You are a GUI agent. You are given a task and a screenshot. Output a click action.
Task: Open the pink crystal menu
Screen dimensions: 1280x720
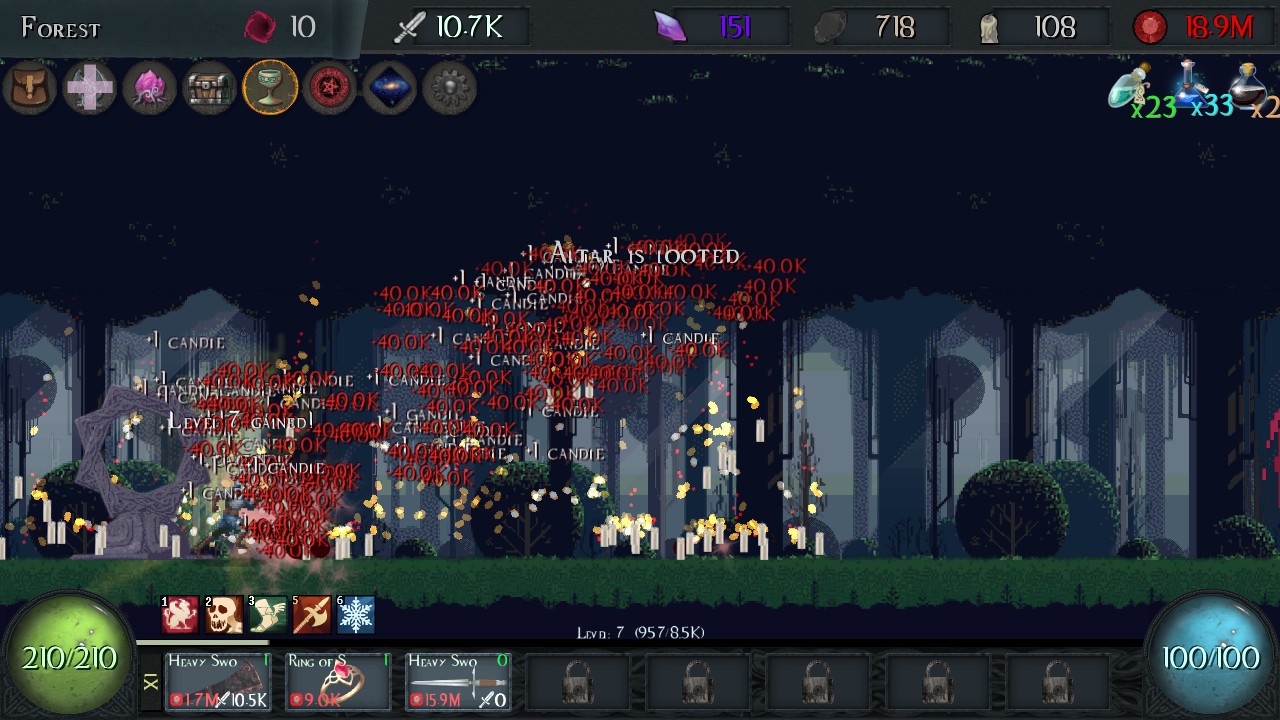point(149,88)
